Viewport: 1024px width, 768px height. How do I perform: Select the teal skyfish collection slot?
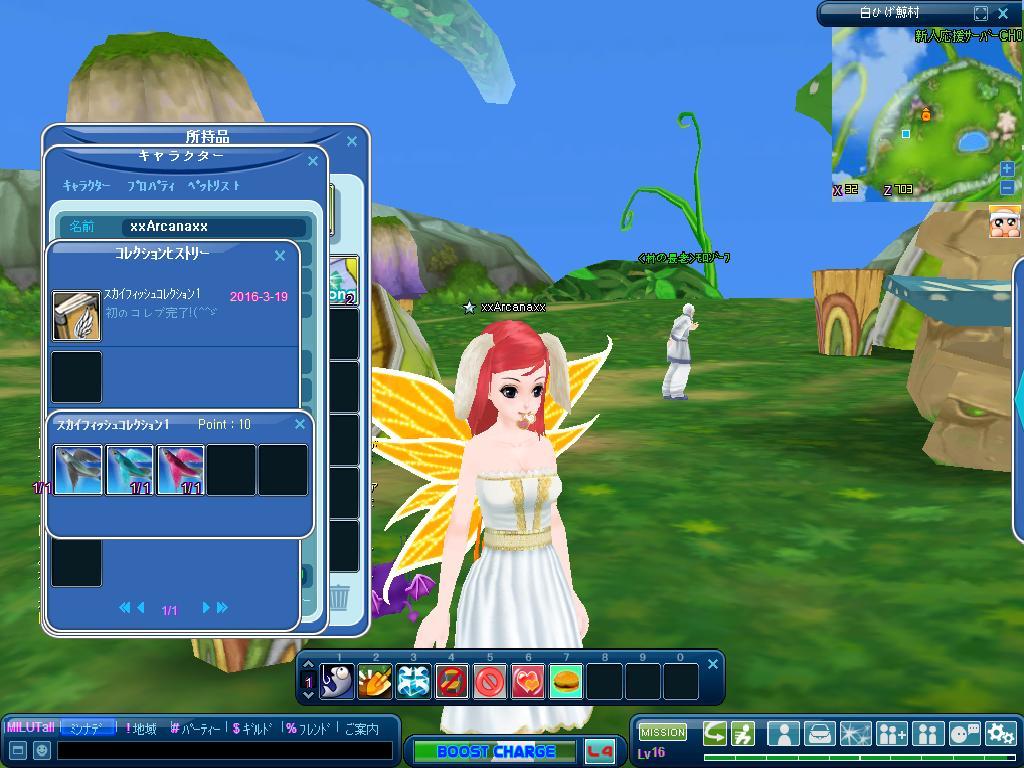(130, 470)
